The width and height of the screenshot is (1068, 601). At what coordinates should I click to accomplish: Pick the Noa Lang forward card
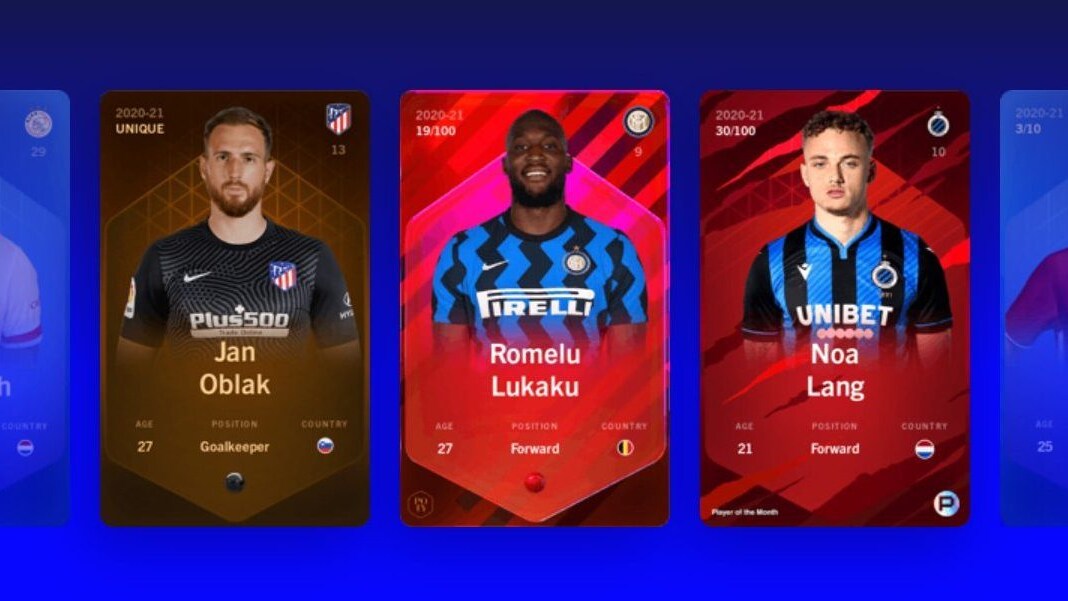[835, 308]
